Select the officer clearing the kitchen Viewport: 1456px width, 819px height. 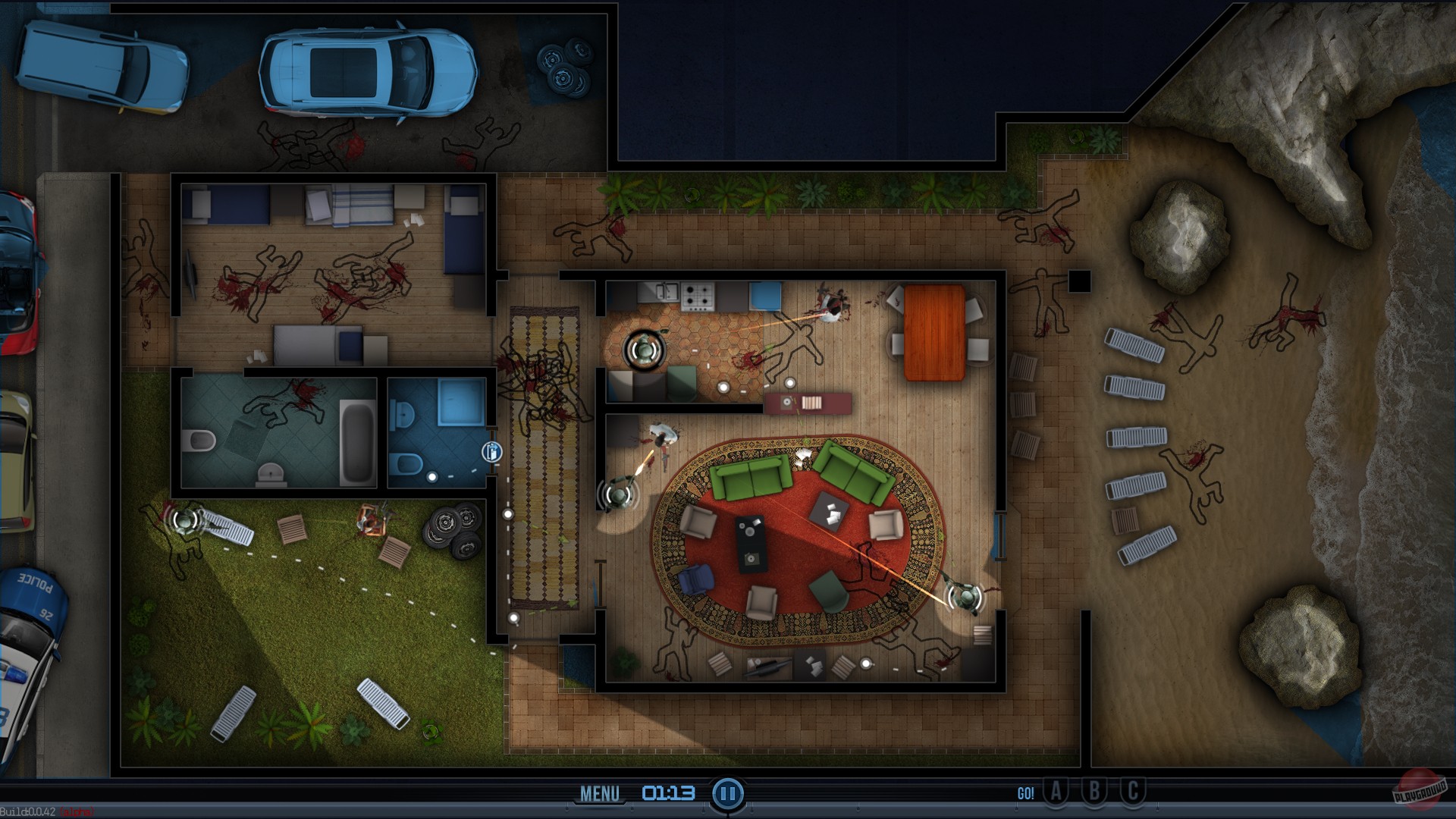click(x=643, y=347)
